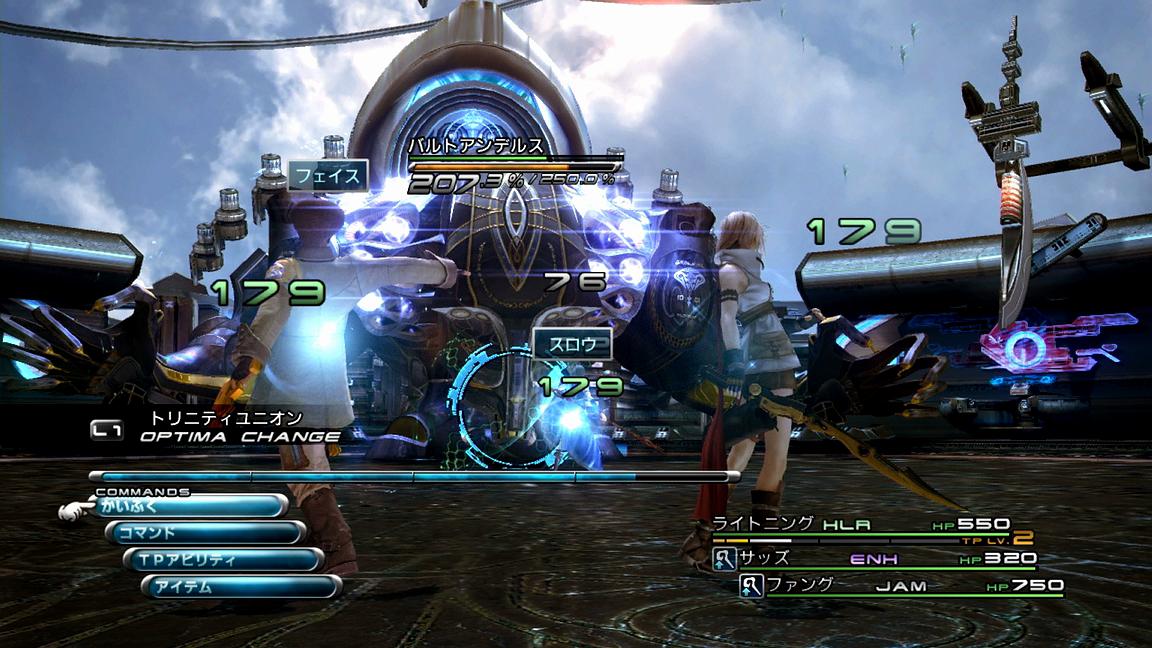
Task: Select party leader ライトニング row
Action: pos(860,524)
